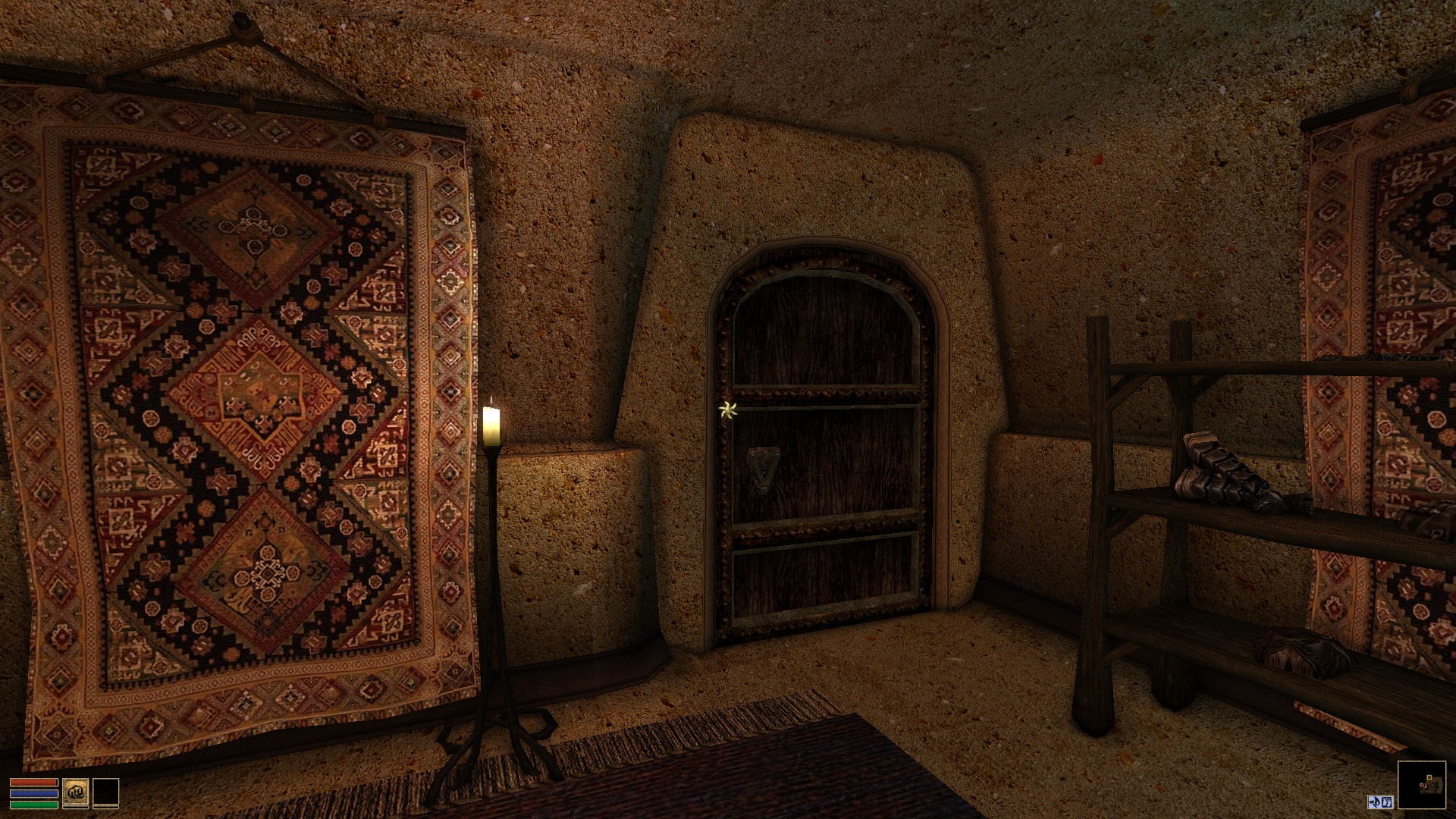1456x819 pixels.
Task: Click the weapon condition bar under the fist icon
Action: [x=76, y=808]
